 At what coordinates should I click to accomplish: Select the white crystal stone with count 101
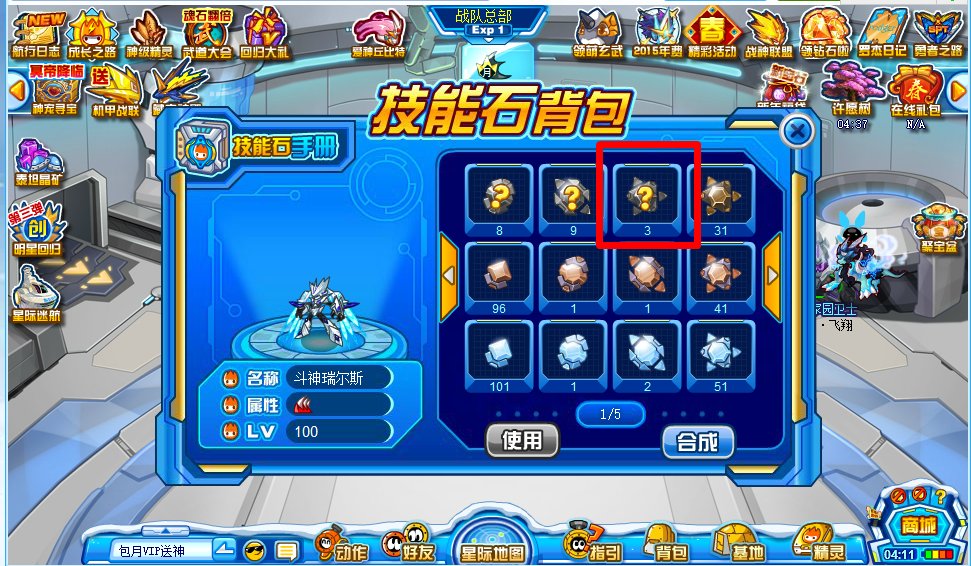click(x=498, y=350)
